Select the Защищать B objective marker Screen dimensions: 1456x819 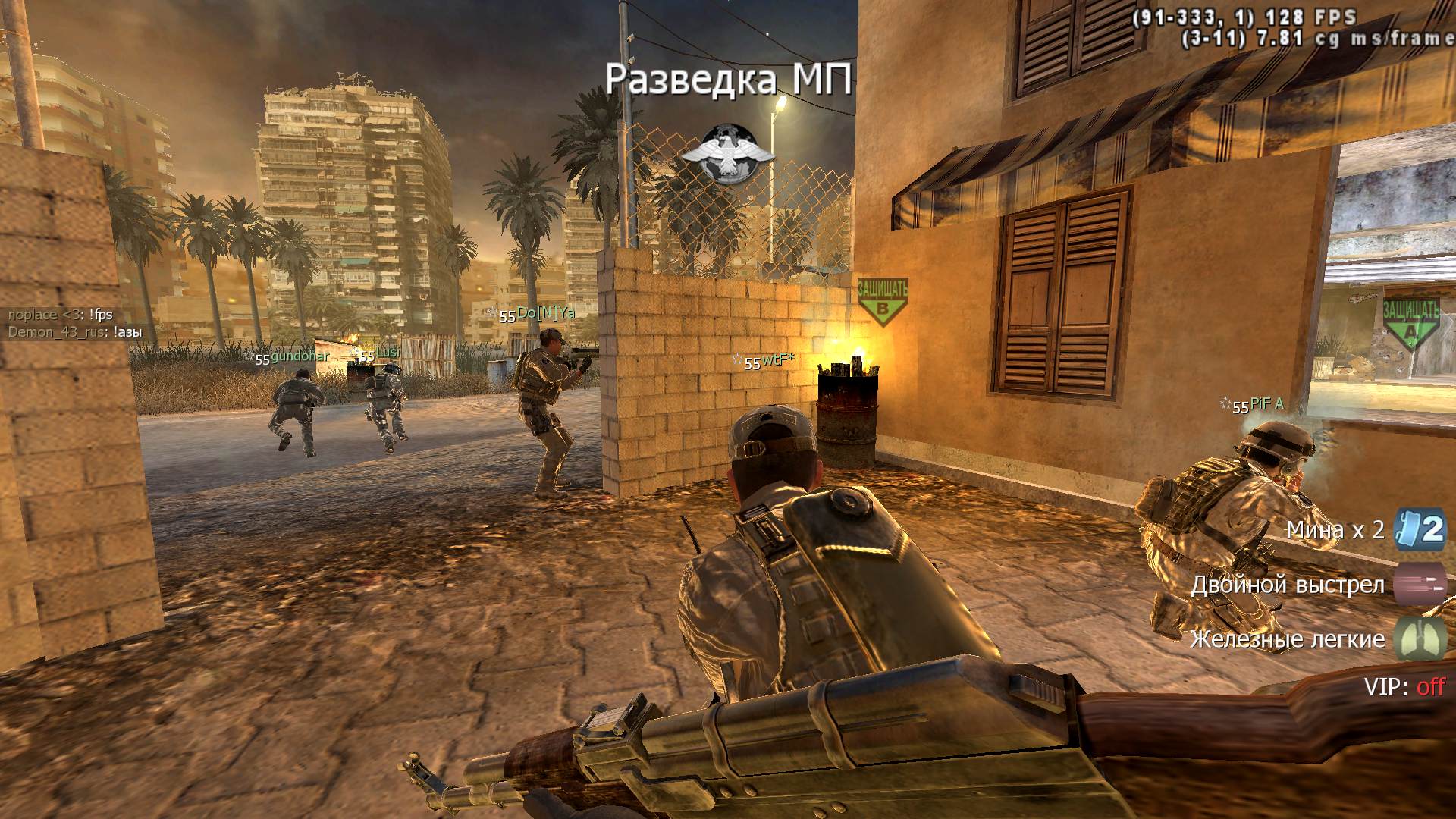(x=882, y=301)
